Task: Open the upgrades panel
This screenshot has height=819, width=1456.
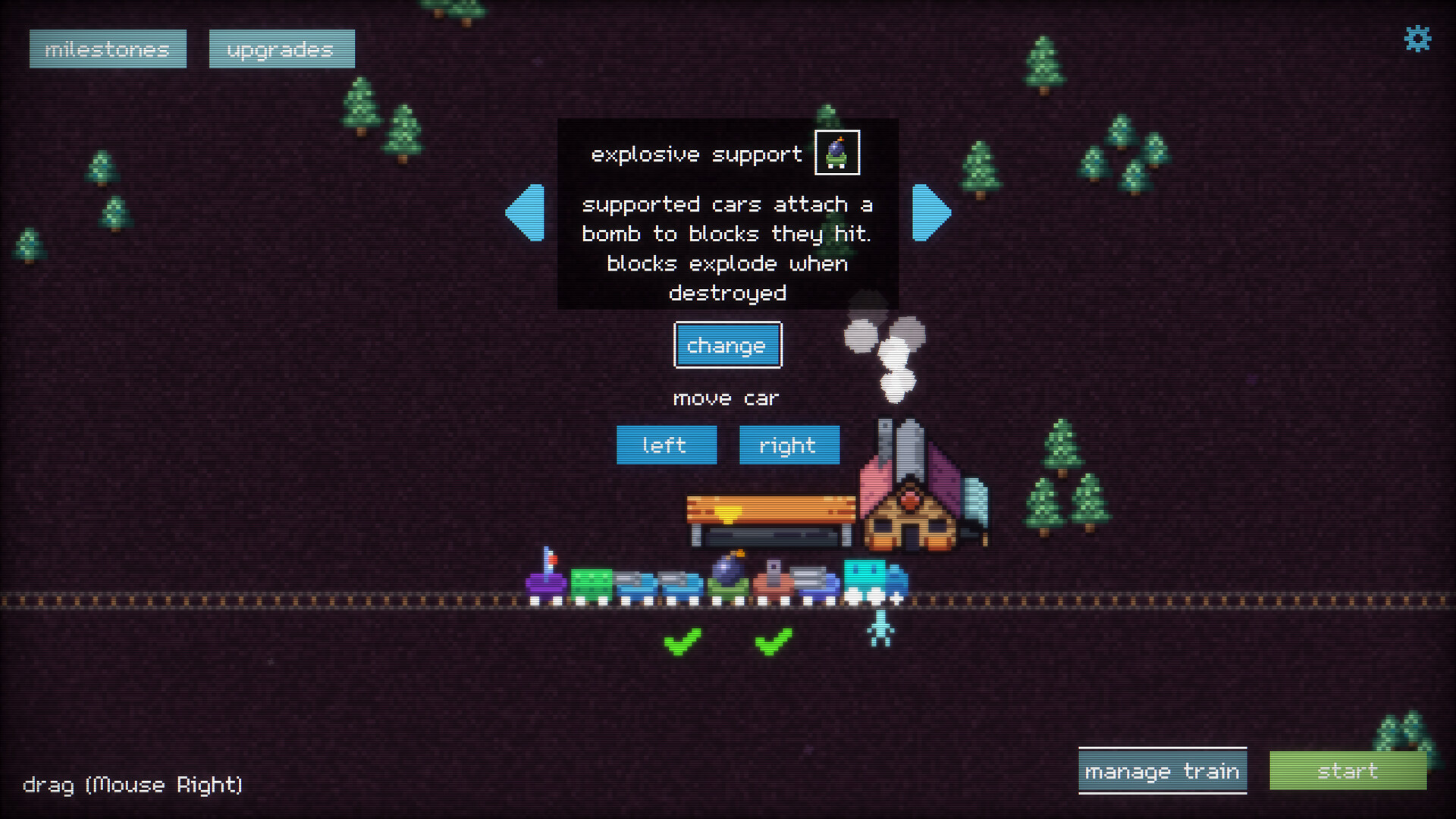Action: [281, 49]
